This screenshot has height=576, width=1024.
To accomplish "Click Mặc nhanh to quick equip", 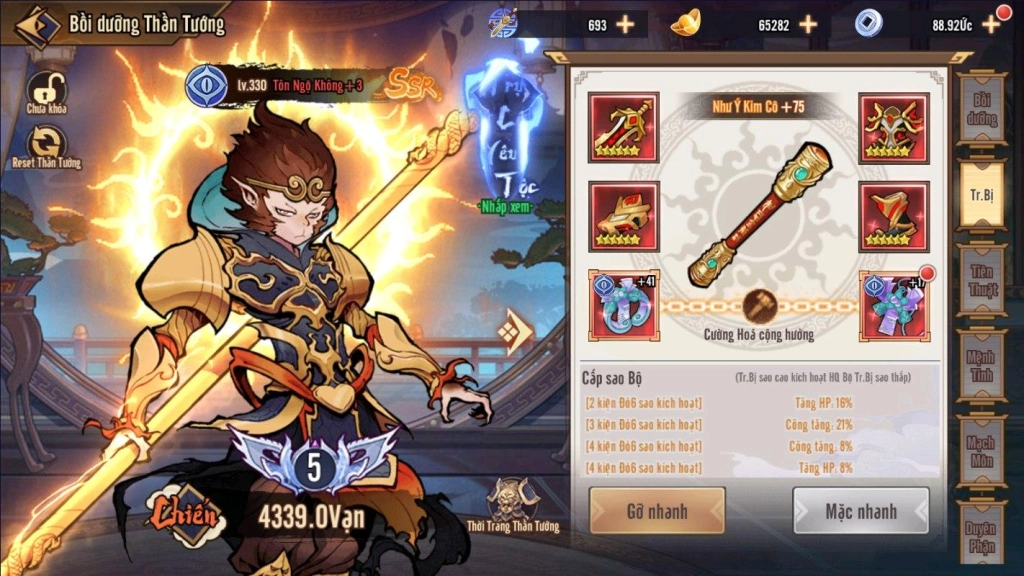I will coord(860,511).
